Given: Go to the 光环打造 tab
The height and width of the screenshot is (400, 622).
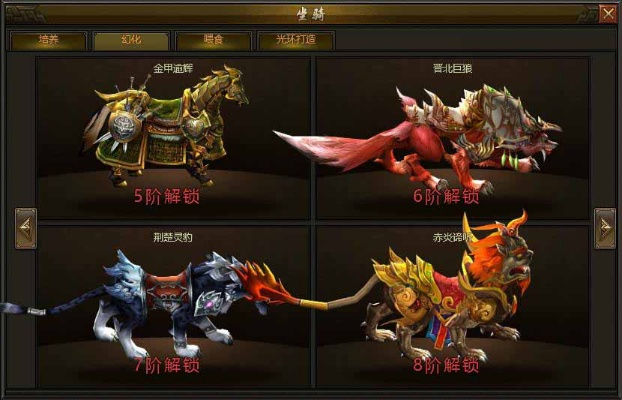Looking at the screenshot, I should click(294, 41).
